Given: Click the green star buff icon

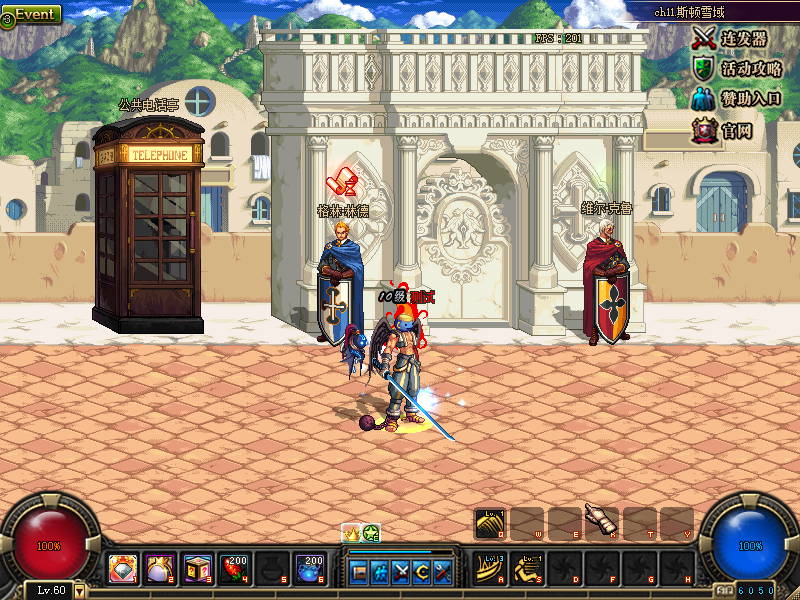Looking at the screenshot, I should [371, 533].
